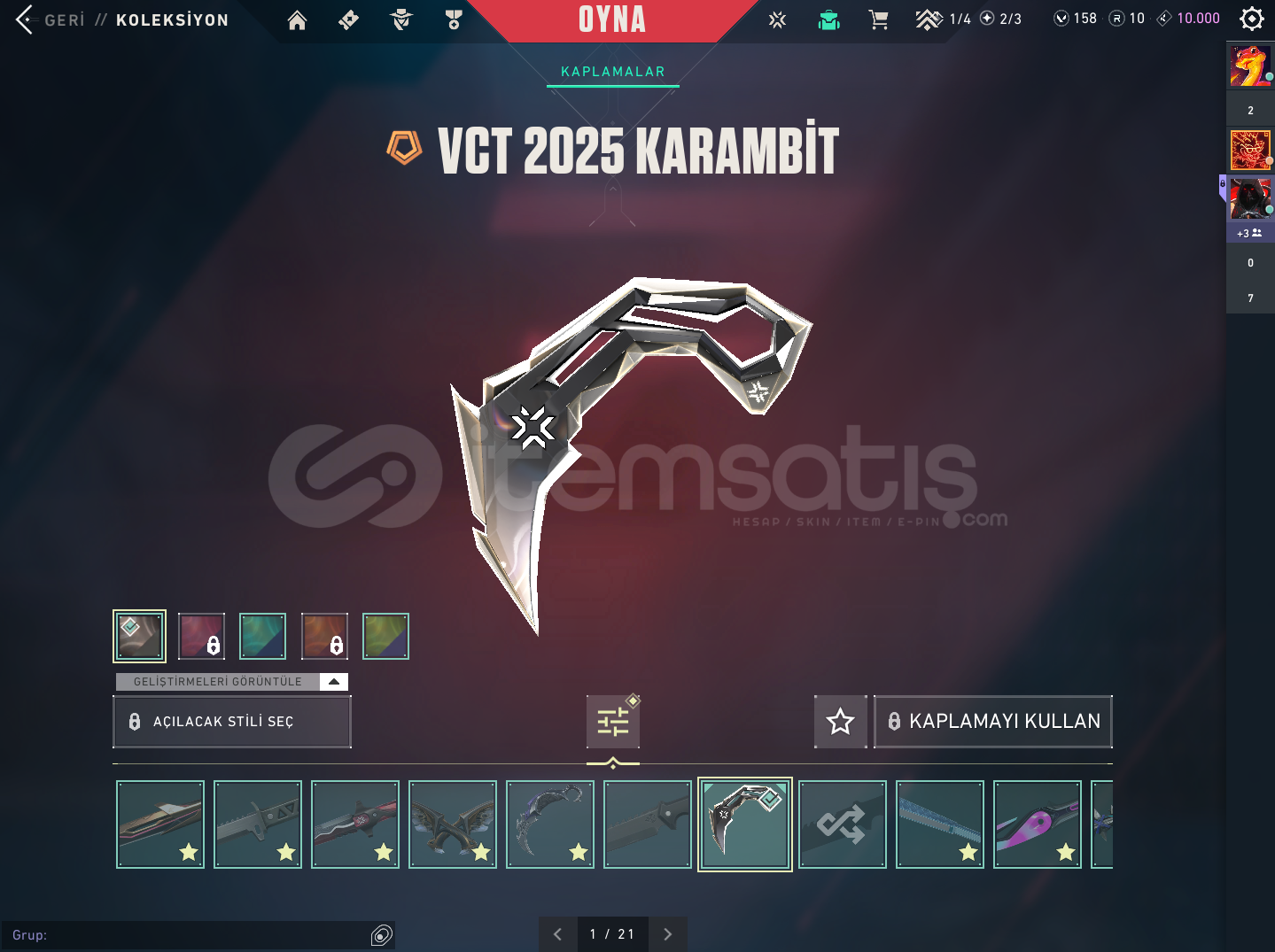Click the Grup search field
Viewport: 1275px width, 952px height.
pyautogui.click(x=195, y=935)
